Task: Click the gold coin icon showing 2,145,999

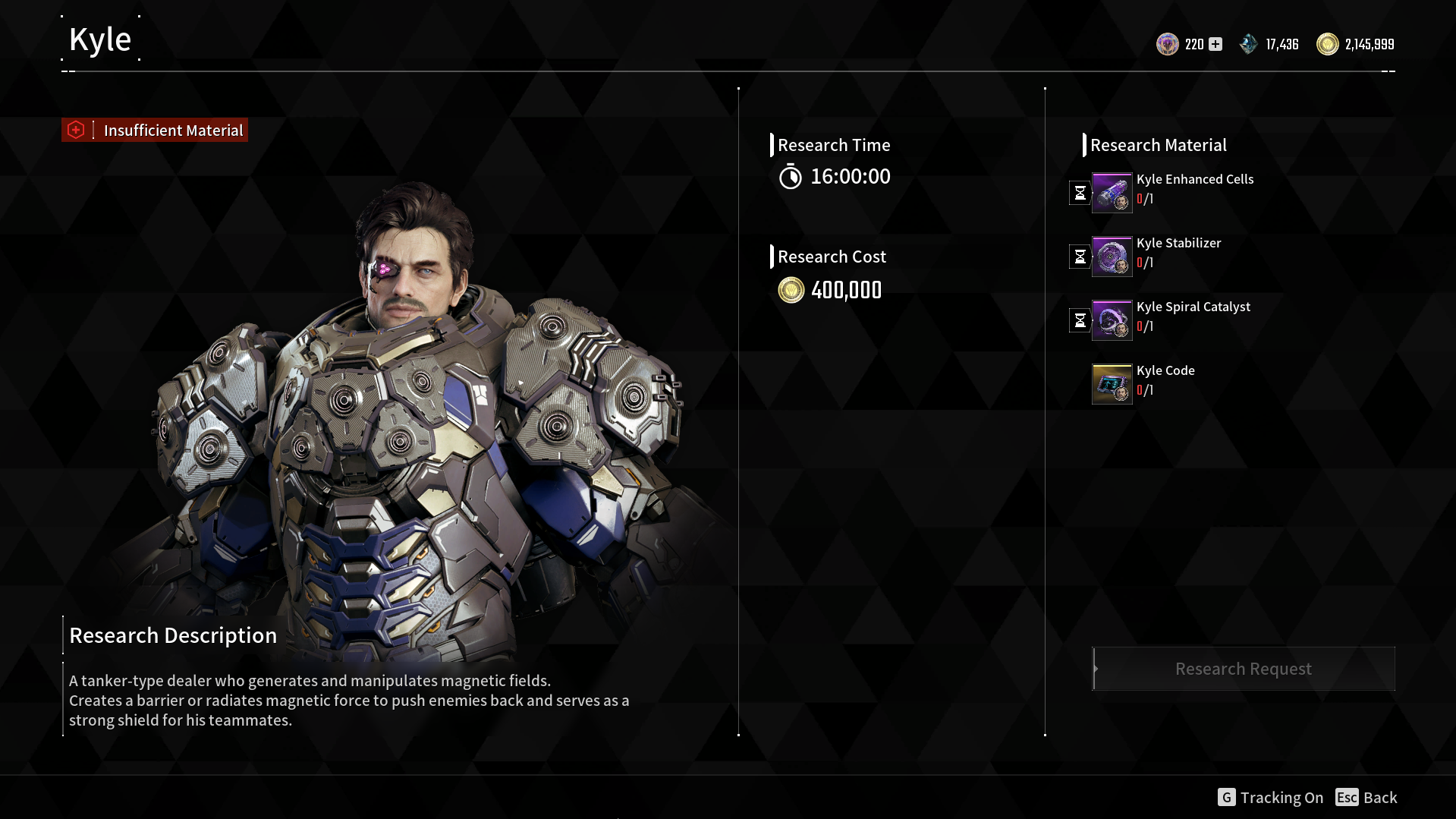Action: 1328,44
